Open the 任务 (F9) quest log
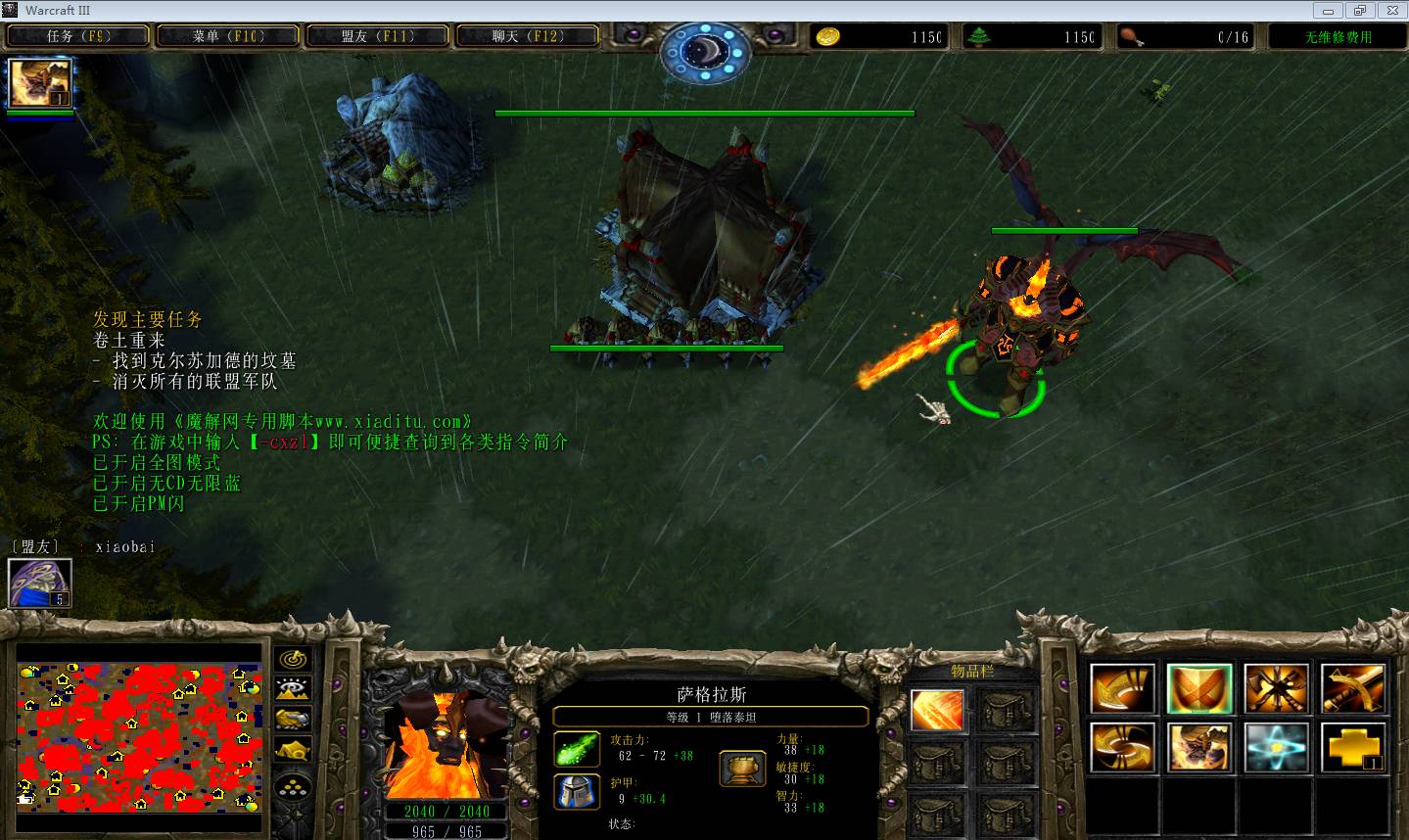 click(78, 37)
